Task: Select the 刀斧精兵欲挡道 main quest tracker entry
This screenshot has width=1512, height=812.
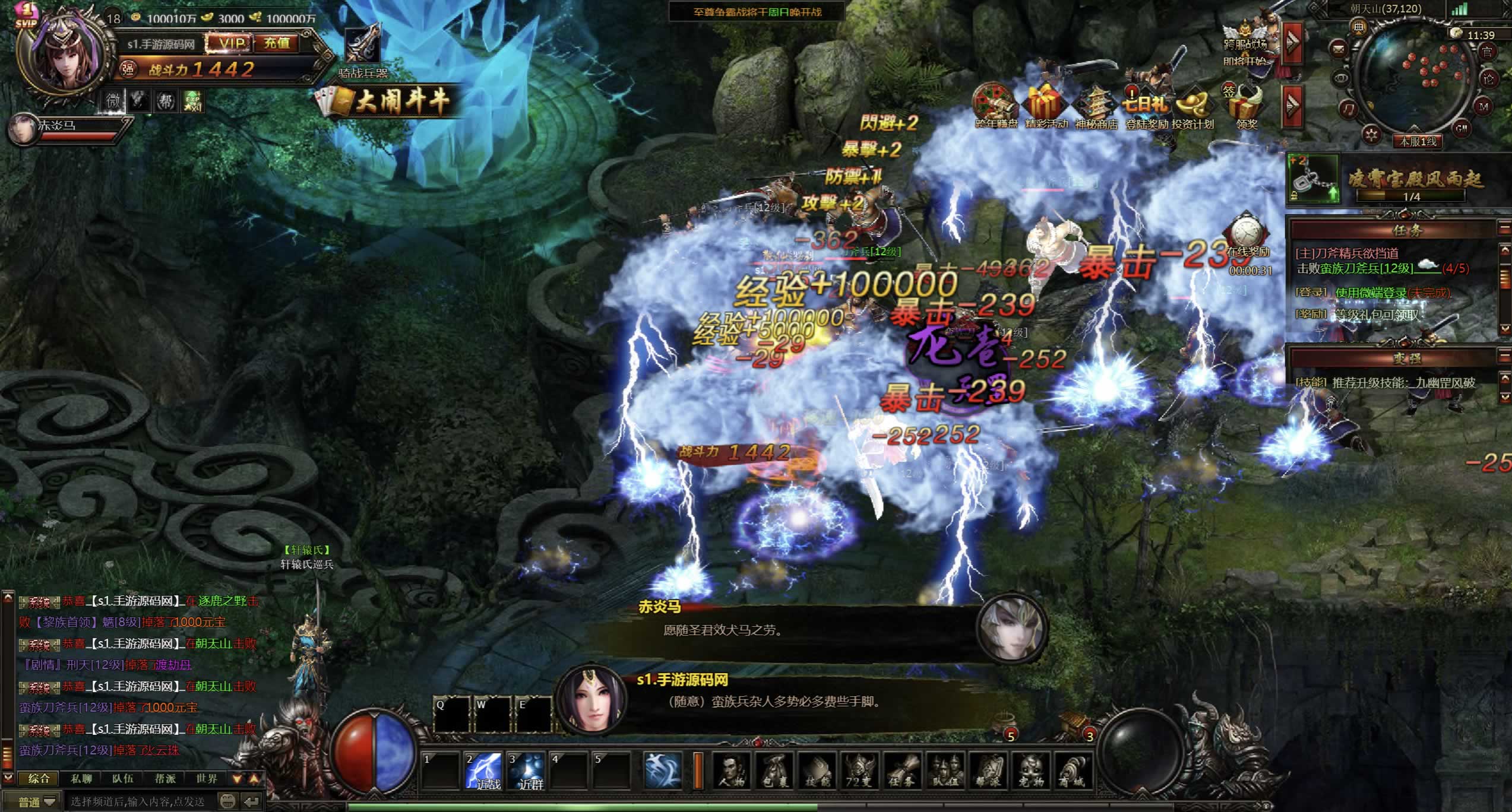Action: pyautogui.click(x=1347, y=253)
